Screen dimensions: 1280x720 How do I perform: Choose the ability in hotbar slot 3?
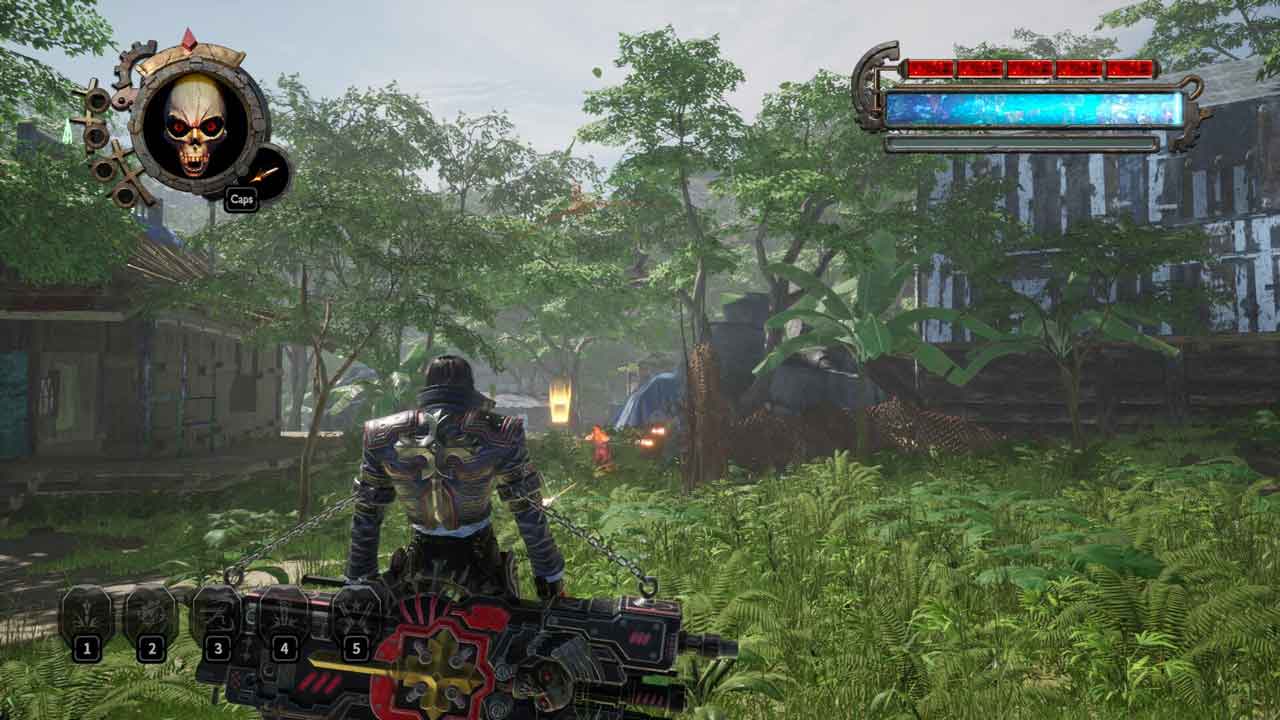(x=217, y=613)
